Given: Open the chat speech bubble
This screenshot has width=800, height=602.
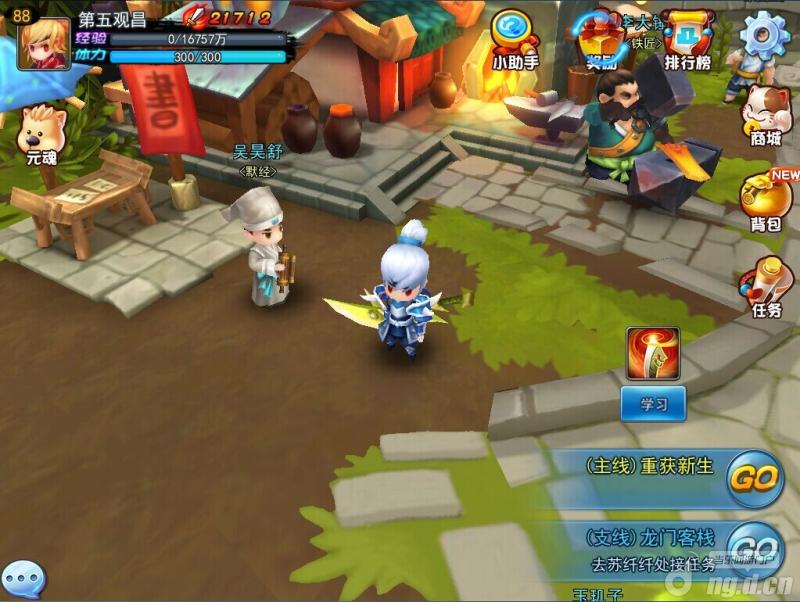Looking at the screenshot, I should [24, 580].
